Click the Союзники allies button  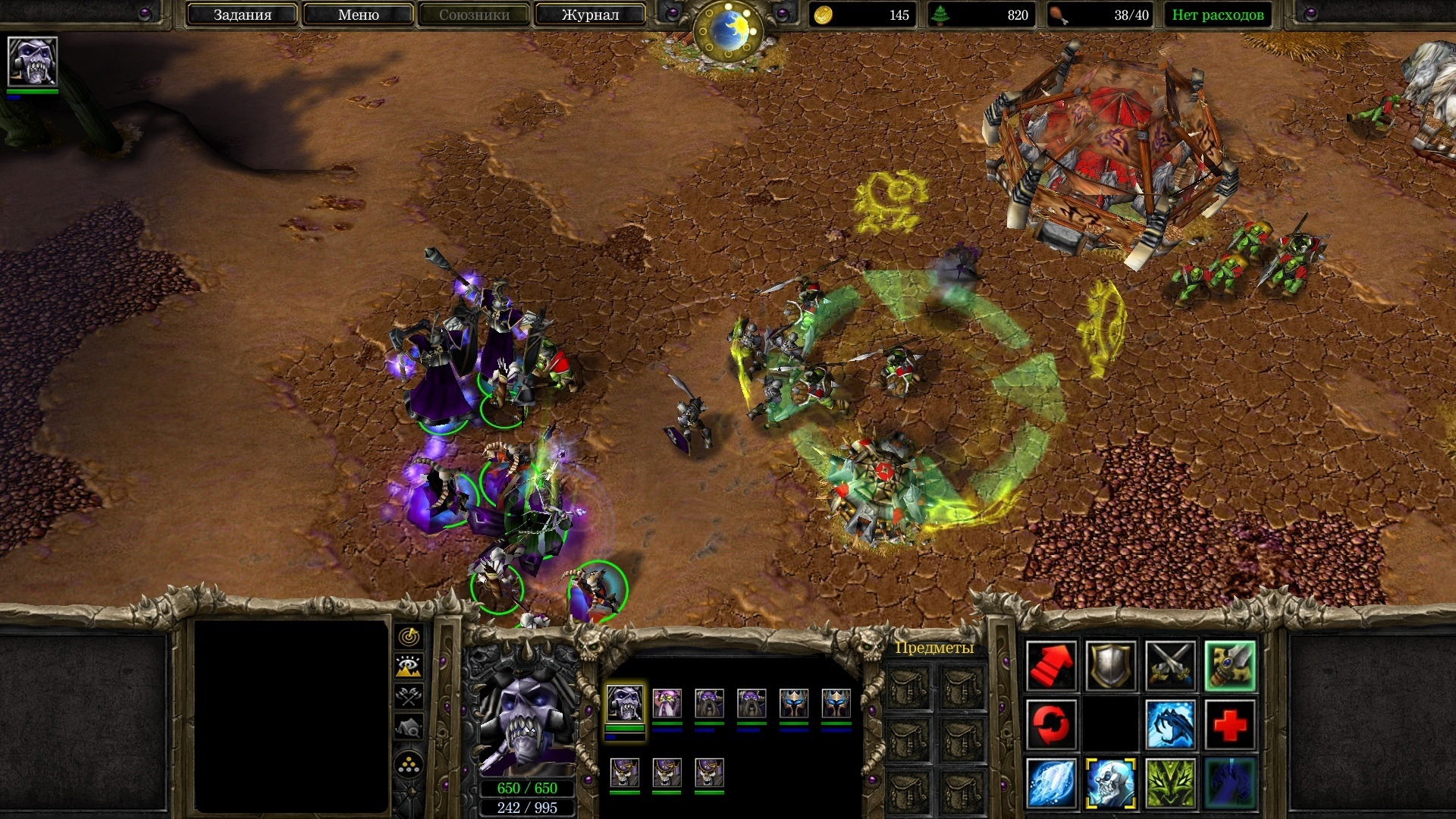(x=474, y=14)
